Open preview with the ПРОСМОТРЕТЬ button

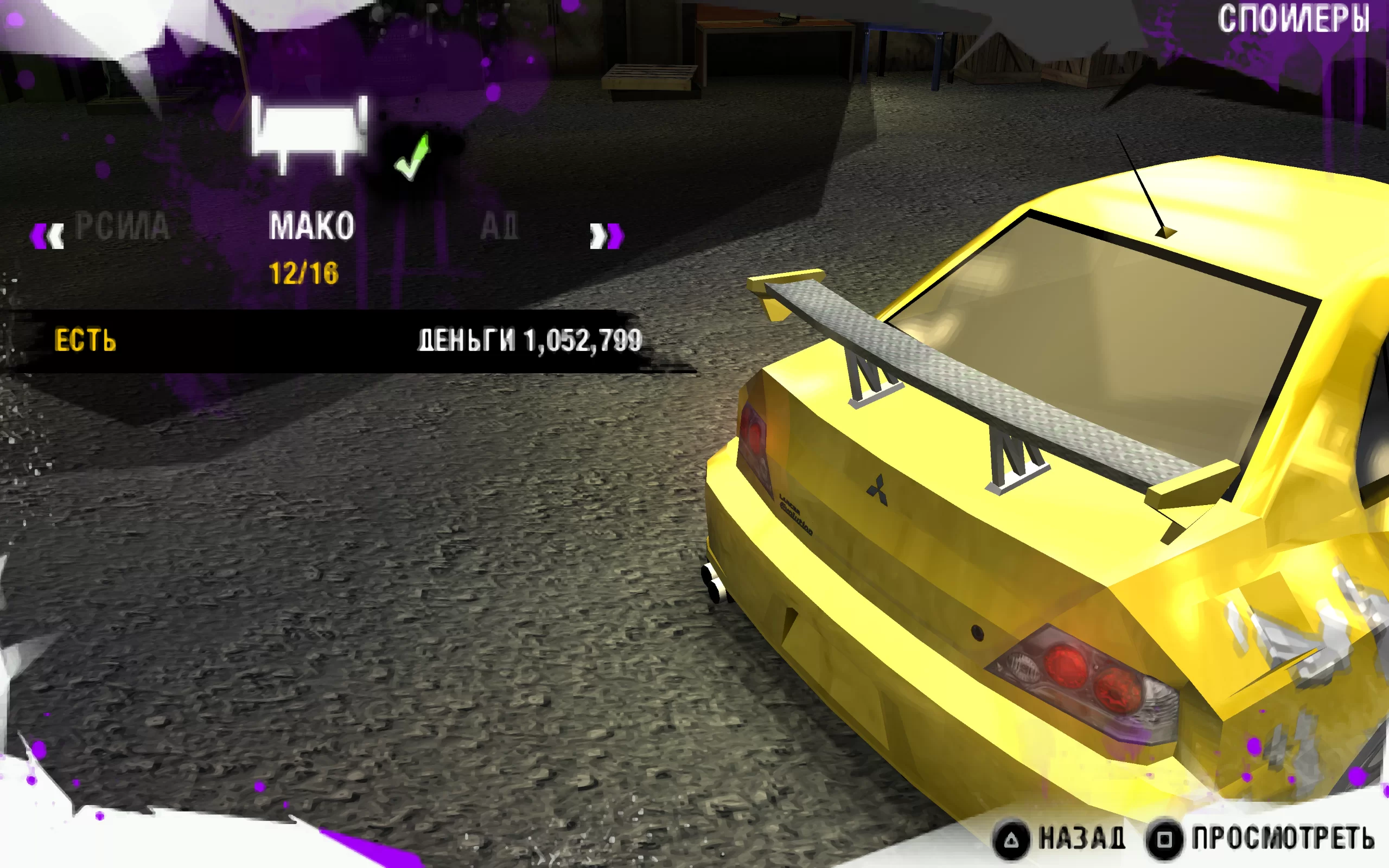[1261, 839]
